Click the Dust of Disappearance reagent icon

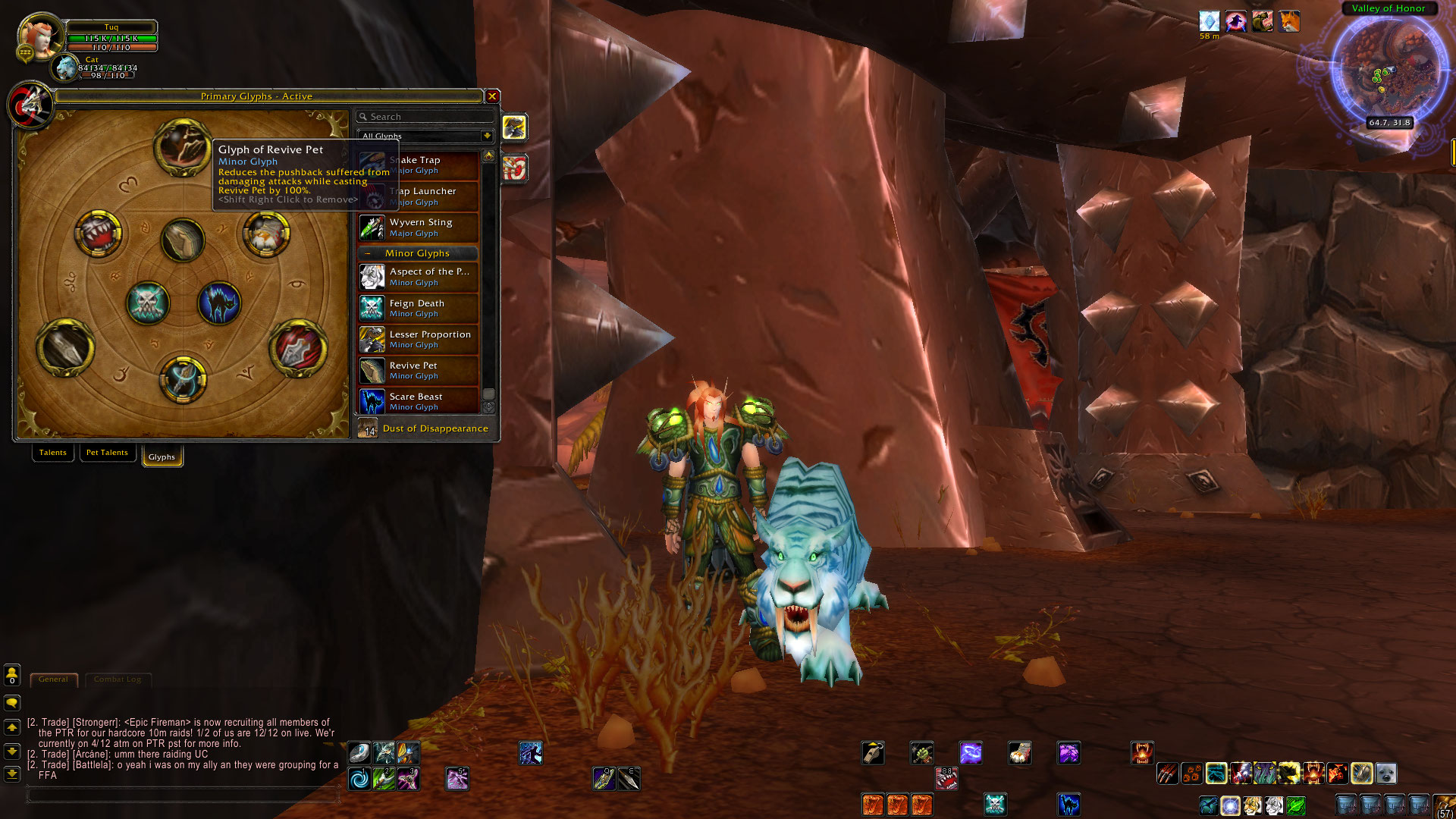tap(368, 428)
